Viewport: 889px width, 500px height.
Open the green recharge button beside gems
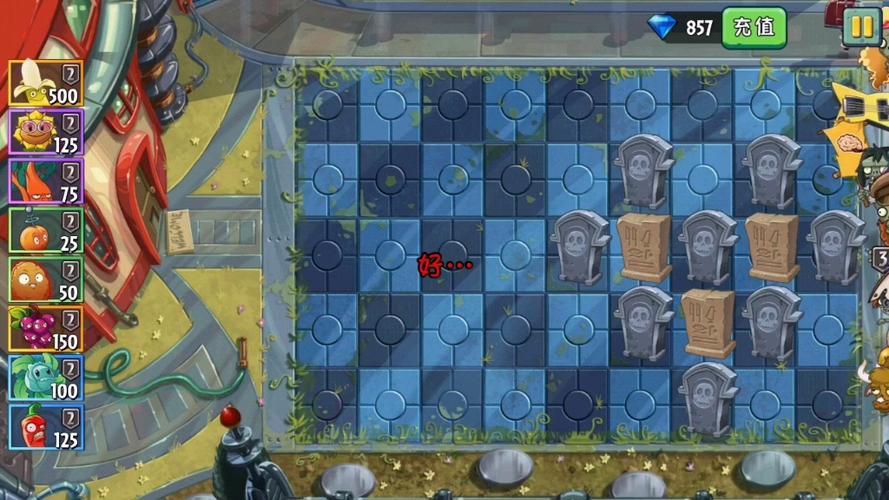pos(754,27)
